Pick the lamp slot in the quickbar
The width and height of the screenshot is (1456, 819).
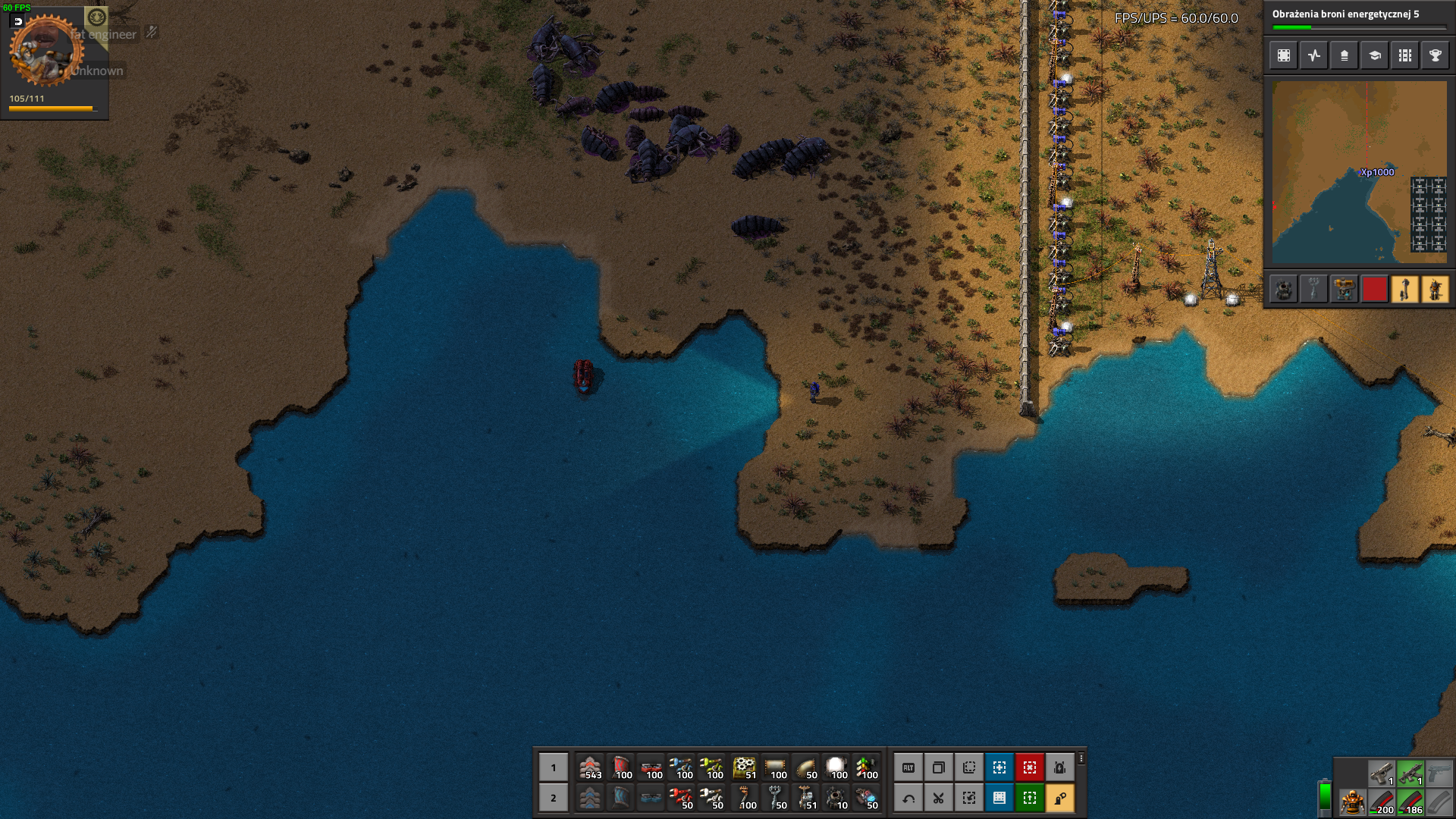tap(836, 767)
